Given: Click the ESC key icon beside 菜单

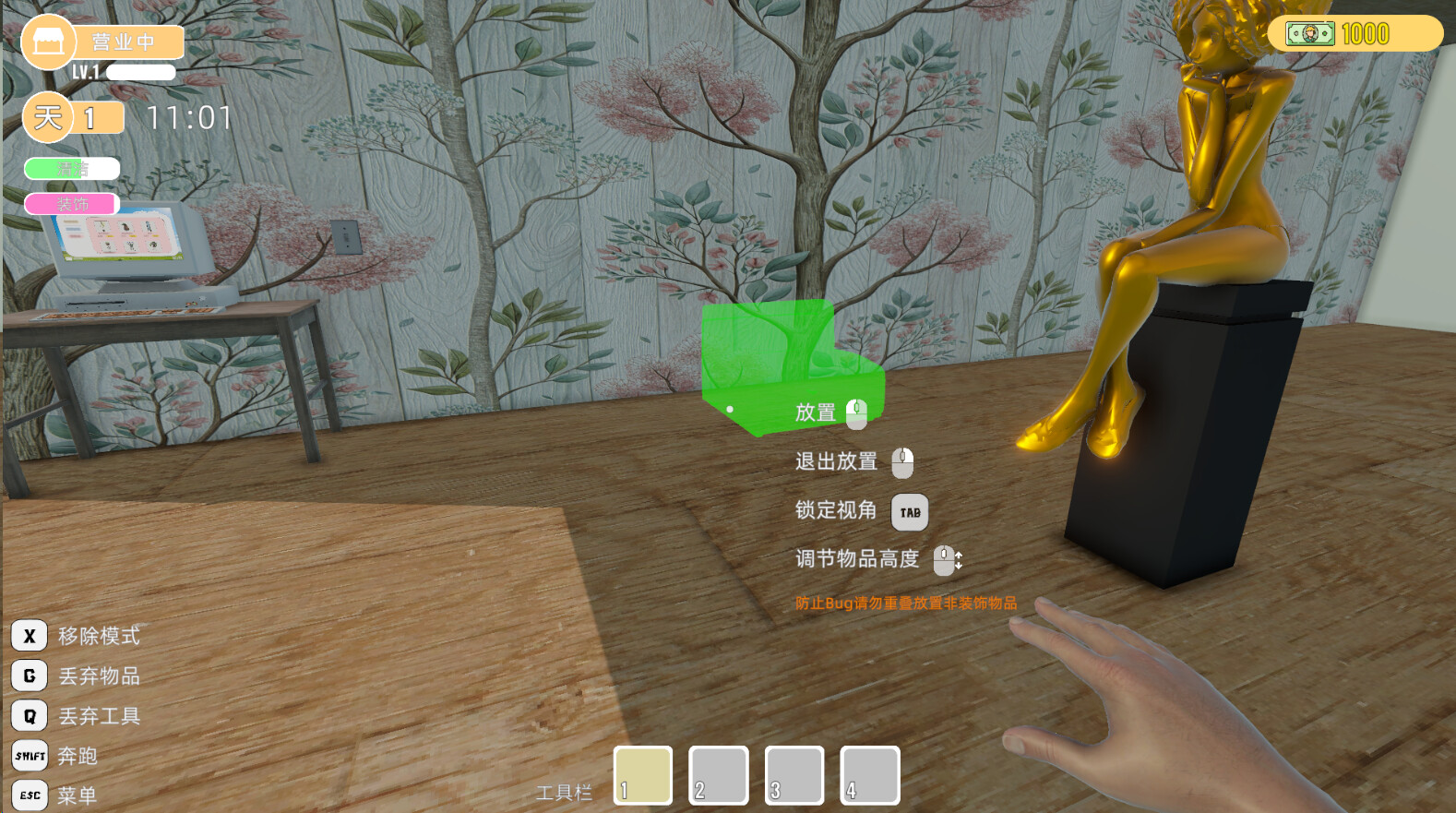Looking at the screenshot, I should [29, 794].
